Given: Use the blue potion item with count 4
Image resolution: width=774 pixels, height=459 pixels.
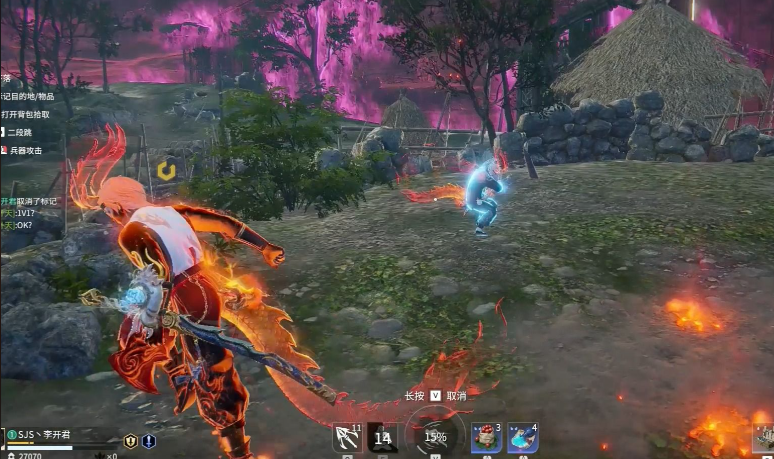Looking at the screenshot, I should click(522, 437).
